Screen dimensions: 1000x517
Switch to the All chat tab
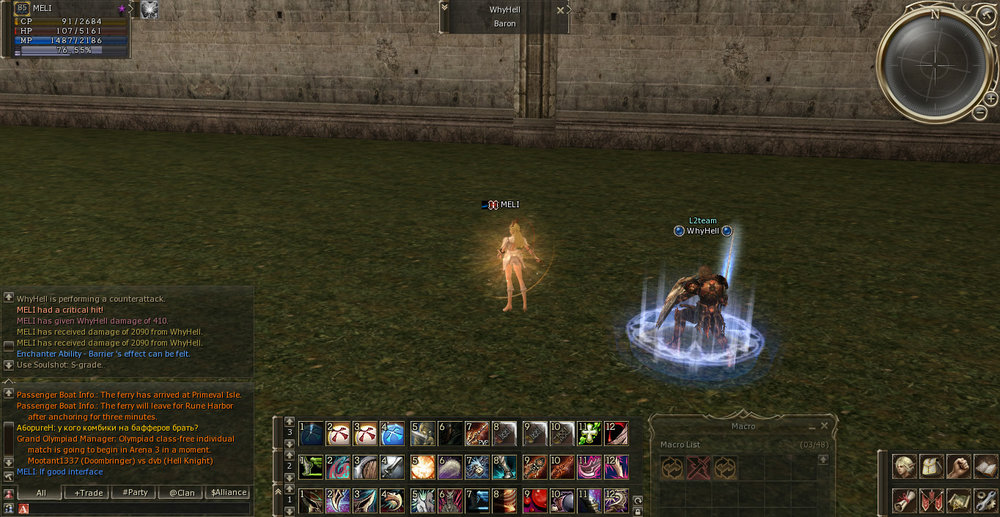click(x=41, y=492)
